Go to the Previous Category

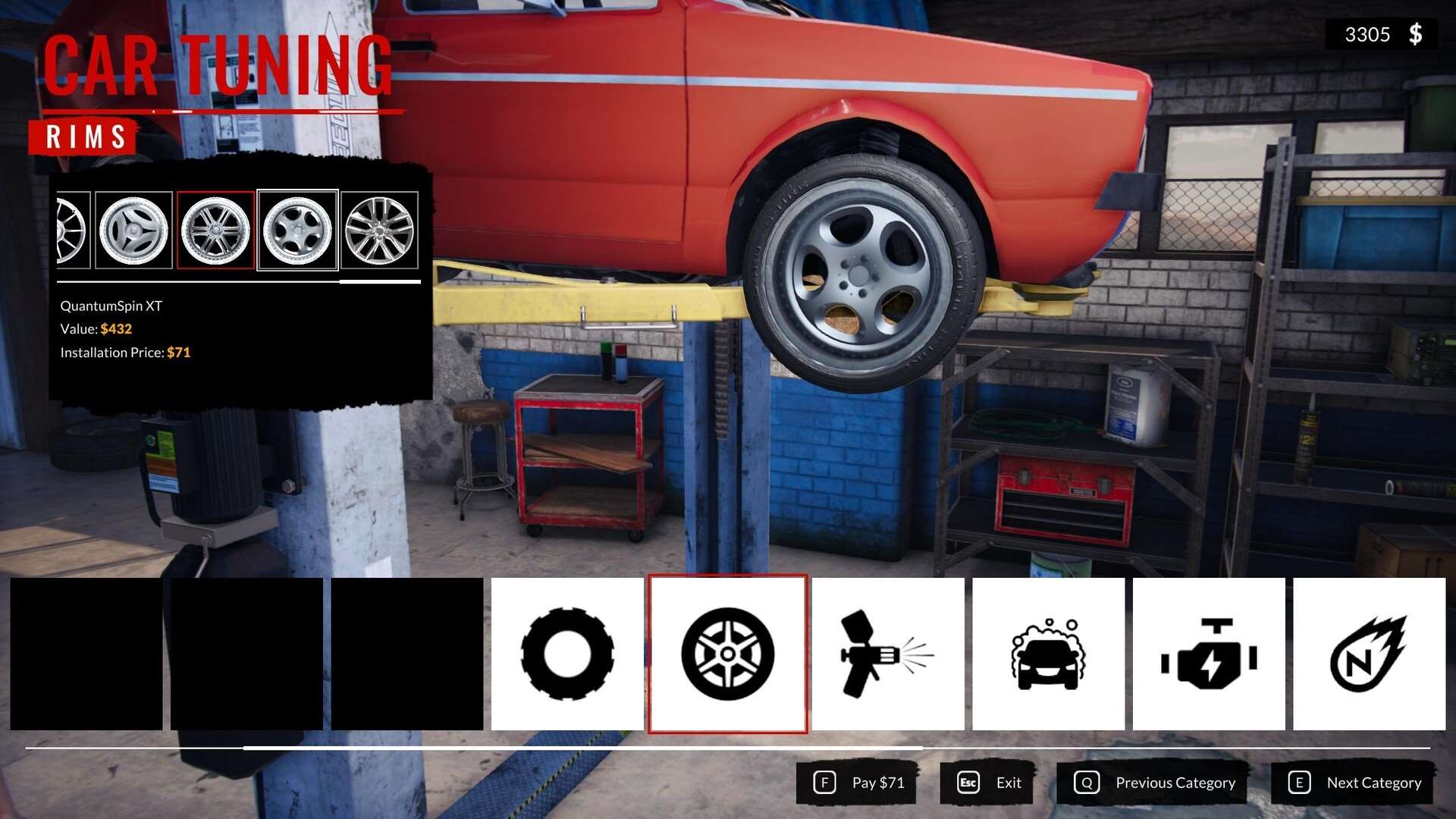[1154, 783]
